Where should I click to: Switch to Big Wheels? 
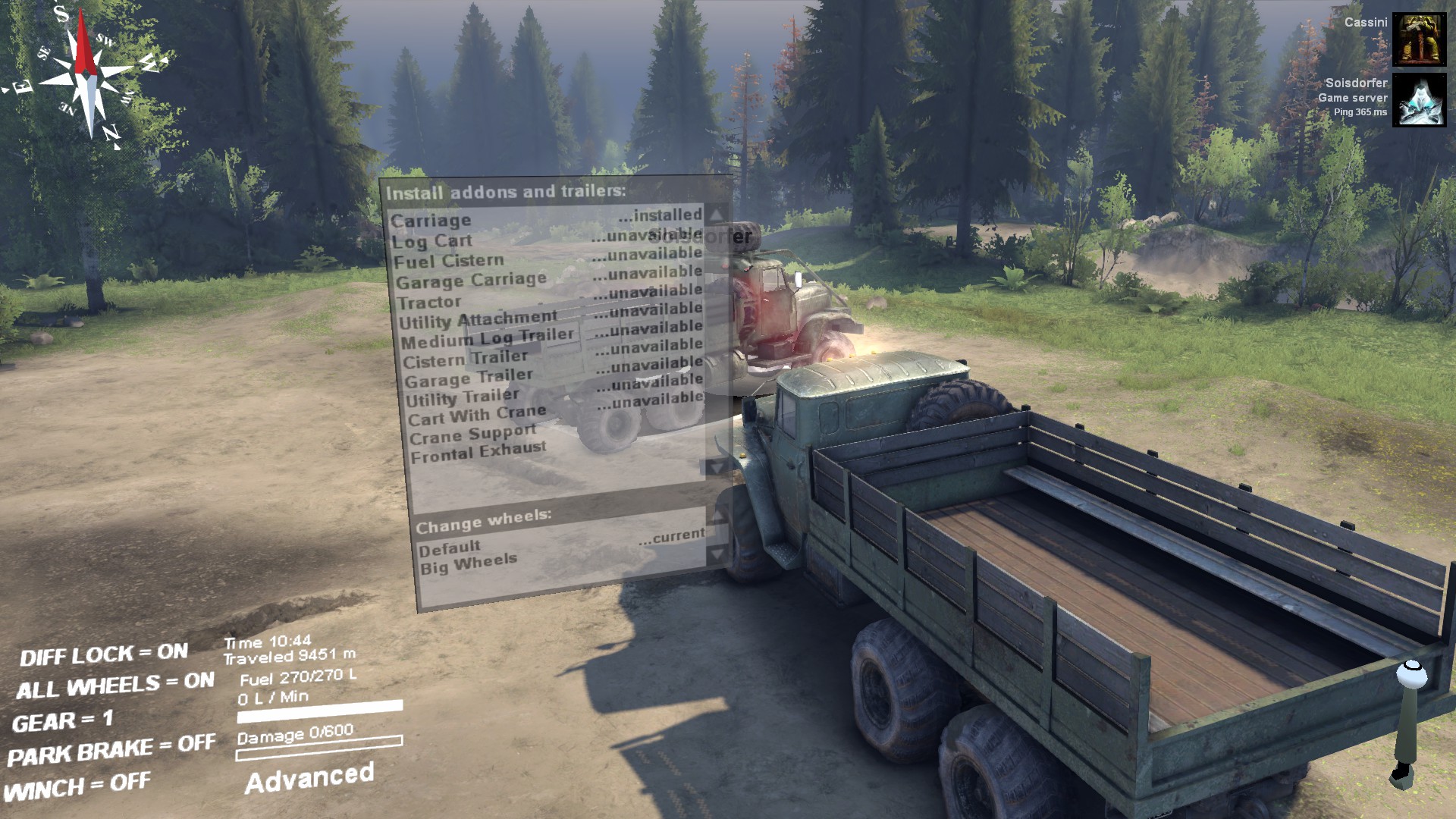click(469, 563)
